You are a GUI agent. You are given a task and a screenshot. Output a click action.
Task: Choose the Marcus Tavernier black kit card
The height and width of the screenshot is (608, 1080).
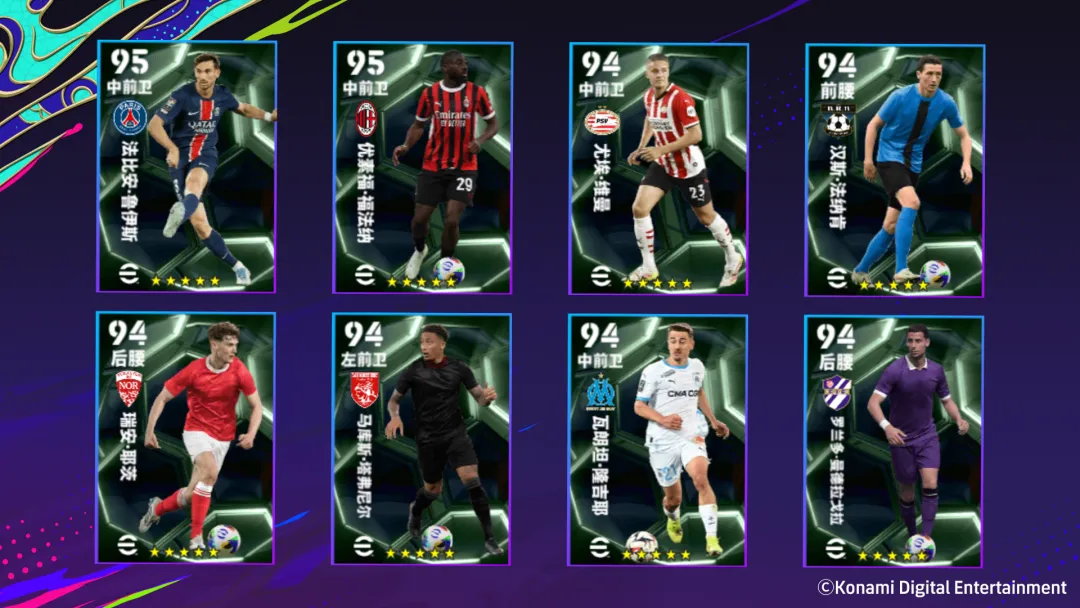click(421, 438)
